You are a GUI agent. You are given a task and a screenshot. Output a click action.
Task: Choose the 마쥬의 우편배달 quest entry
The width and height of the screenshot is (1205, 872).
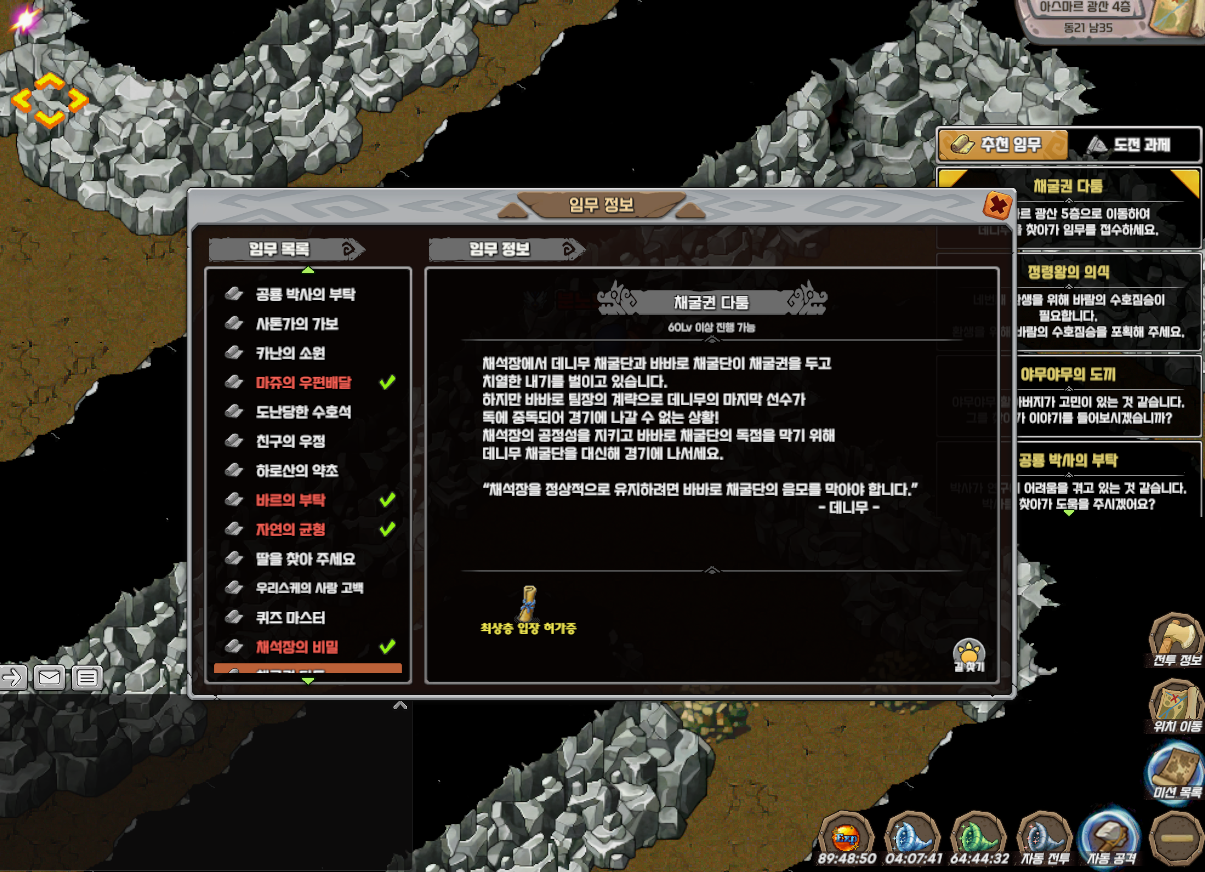coord(303,382)
